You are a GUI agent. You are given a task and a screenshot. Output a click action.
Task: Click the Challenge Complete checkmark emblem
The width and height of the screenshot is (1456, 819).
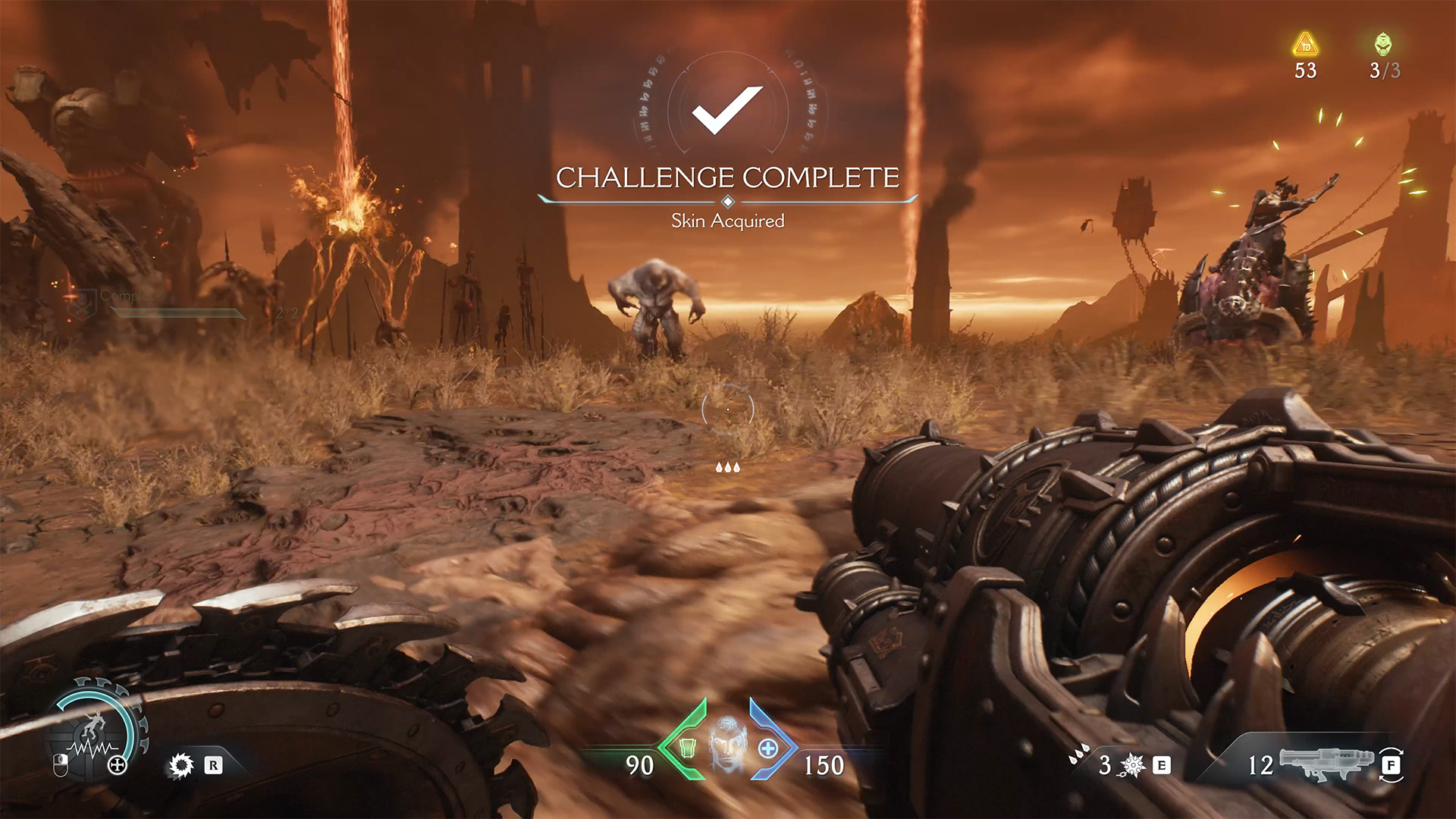727,110
